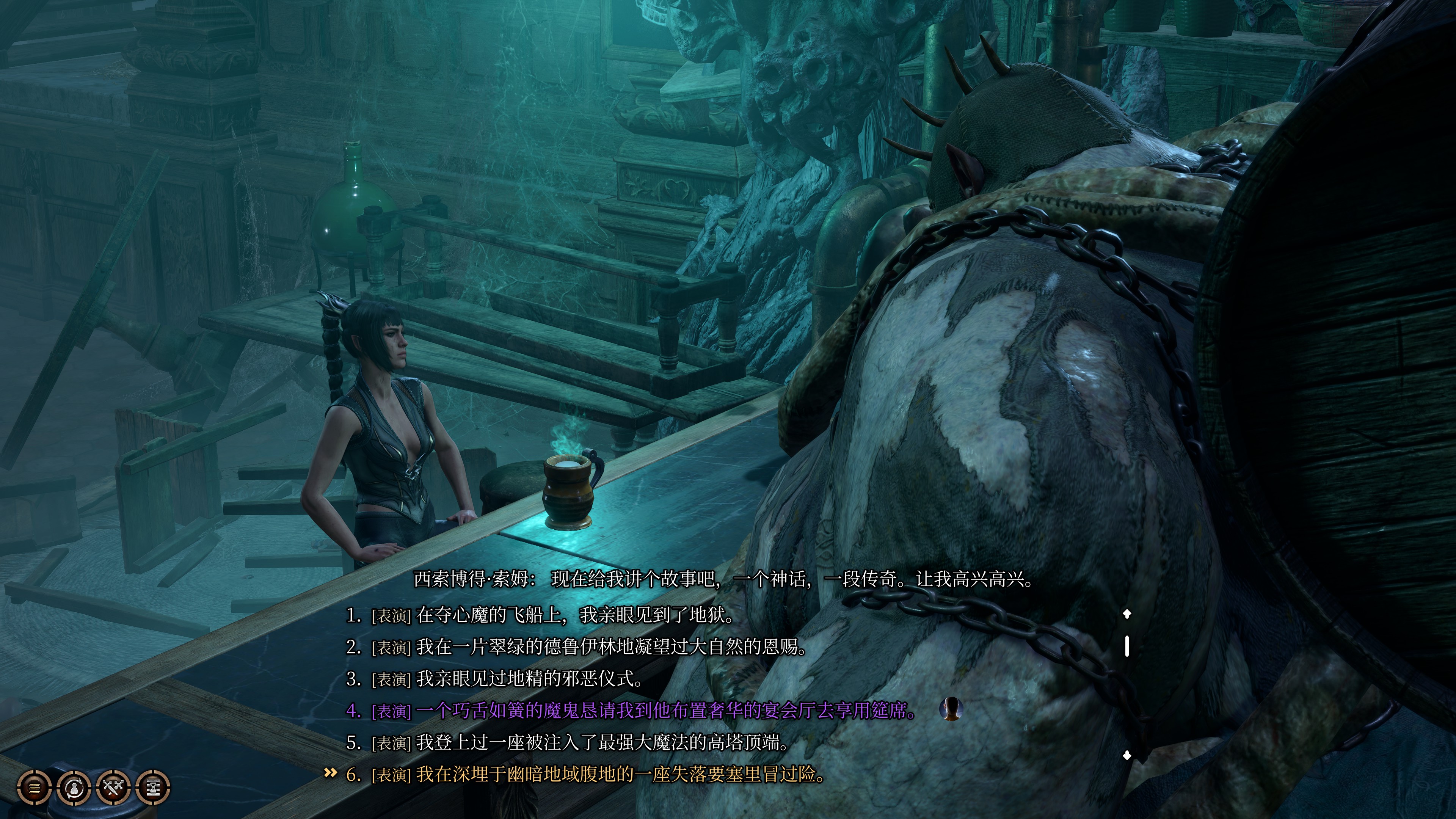Screen dimensions: 1456x819
Task: Choose the purple devil's banquet hall reply
Action: tap(666, 711)
